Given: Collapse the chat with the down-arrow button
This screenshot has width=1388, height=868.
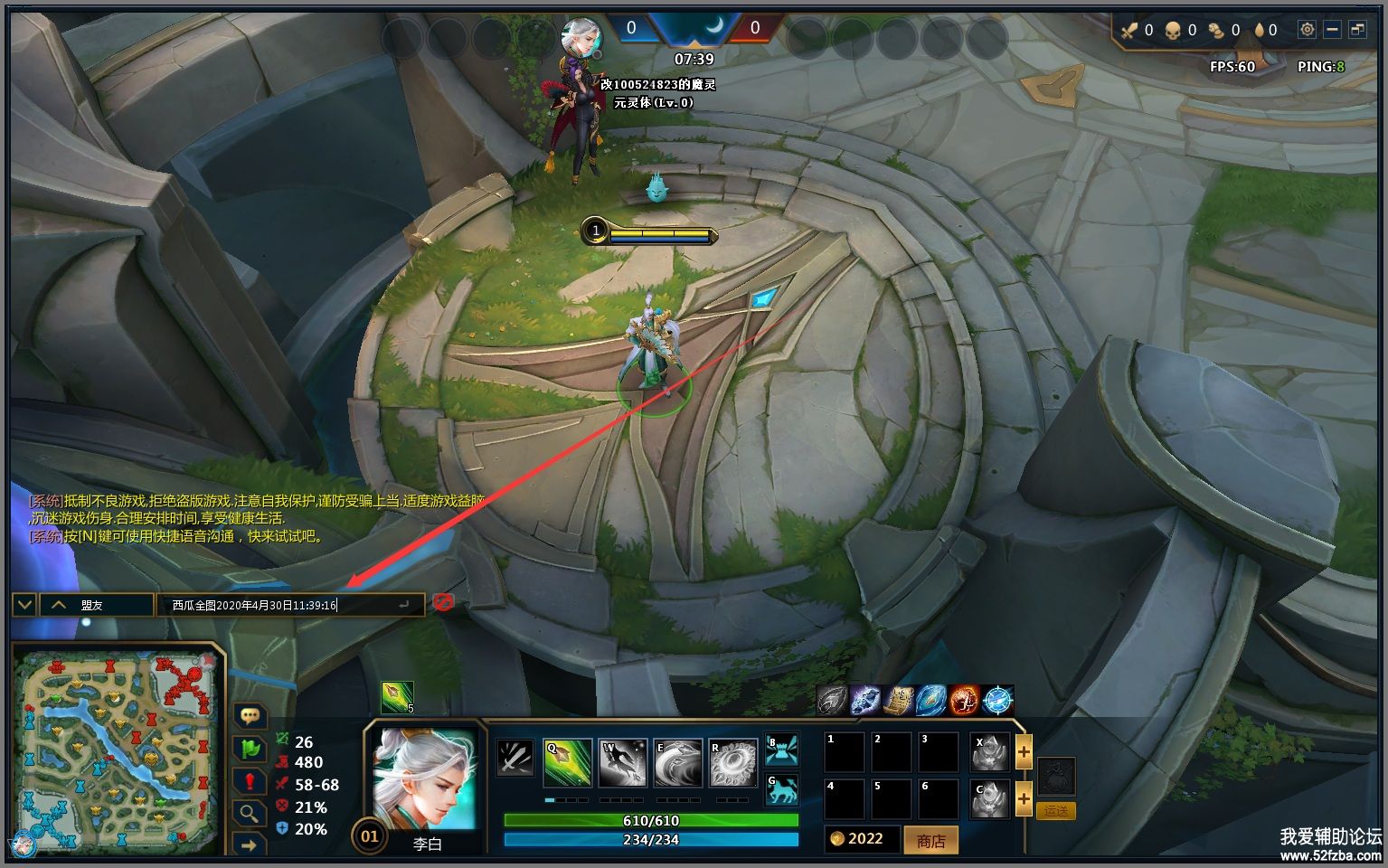Looking at the screenshot, I should [x=24, y=605].
